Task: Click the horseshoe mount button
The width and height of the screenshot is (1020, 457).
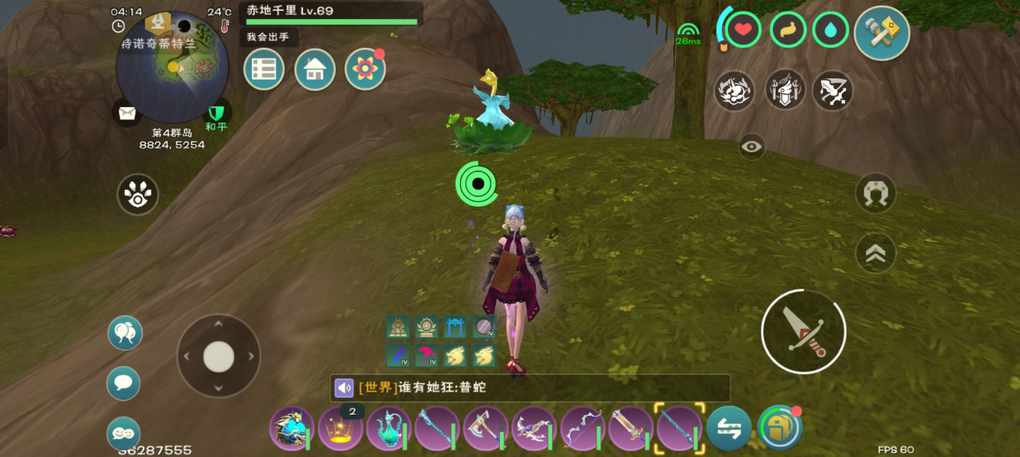Action: point(875,192)
